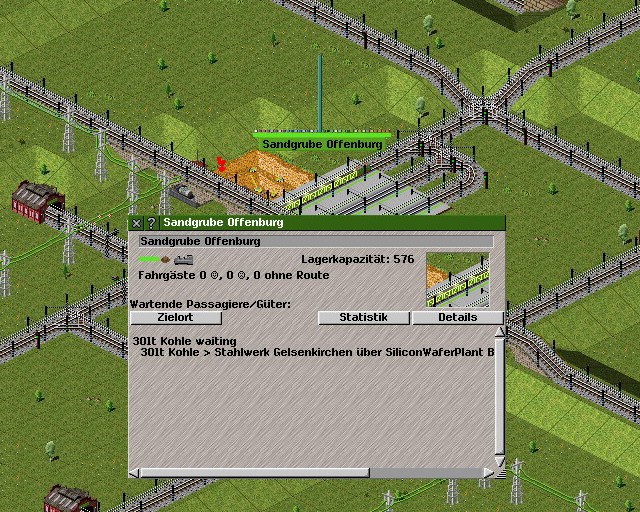
Task: Click the Zielort sort button
Action: pos(175,317)
